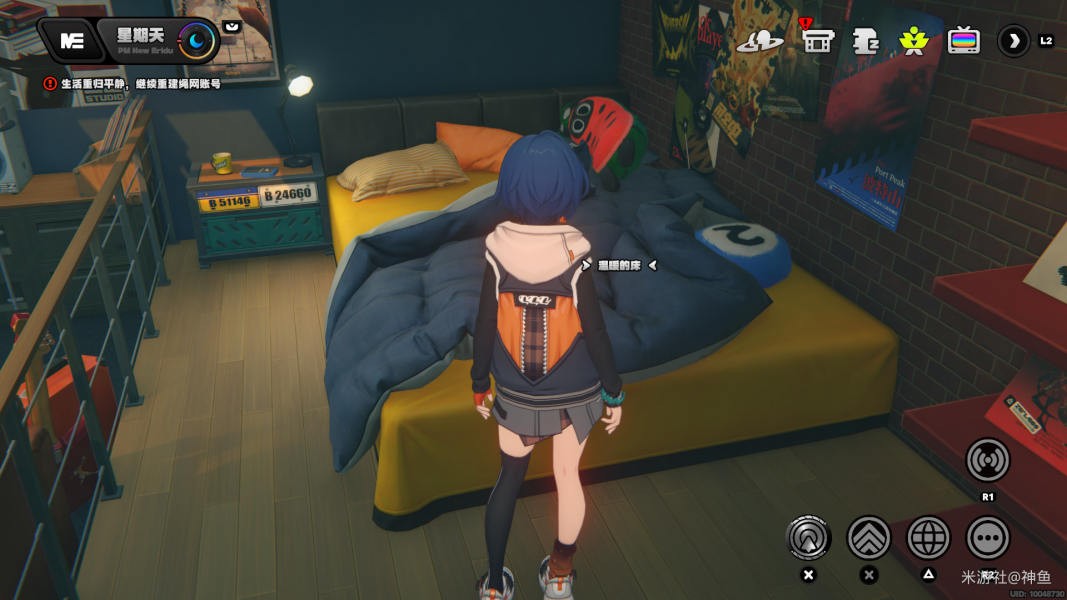The width and height of the screenshot is (1067, 600).
Task: Click the signal broadcast round button
Action: coord(987,460)
